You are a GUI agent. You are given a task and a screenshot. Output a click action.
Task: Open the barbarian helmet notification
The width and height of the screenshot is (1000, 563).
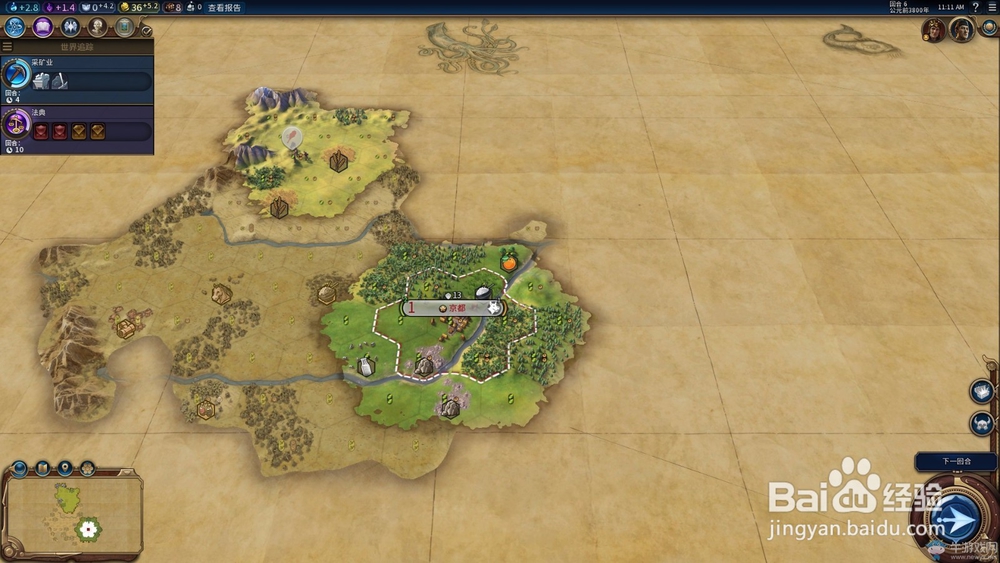(x=981, y=423)
